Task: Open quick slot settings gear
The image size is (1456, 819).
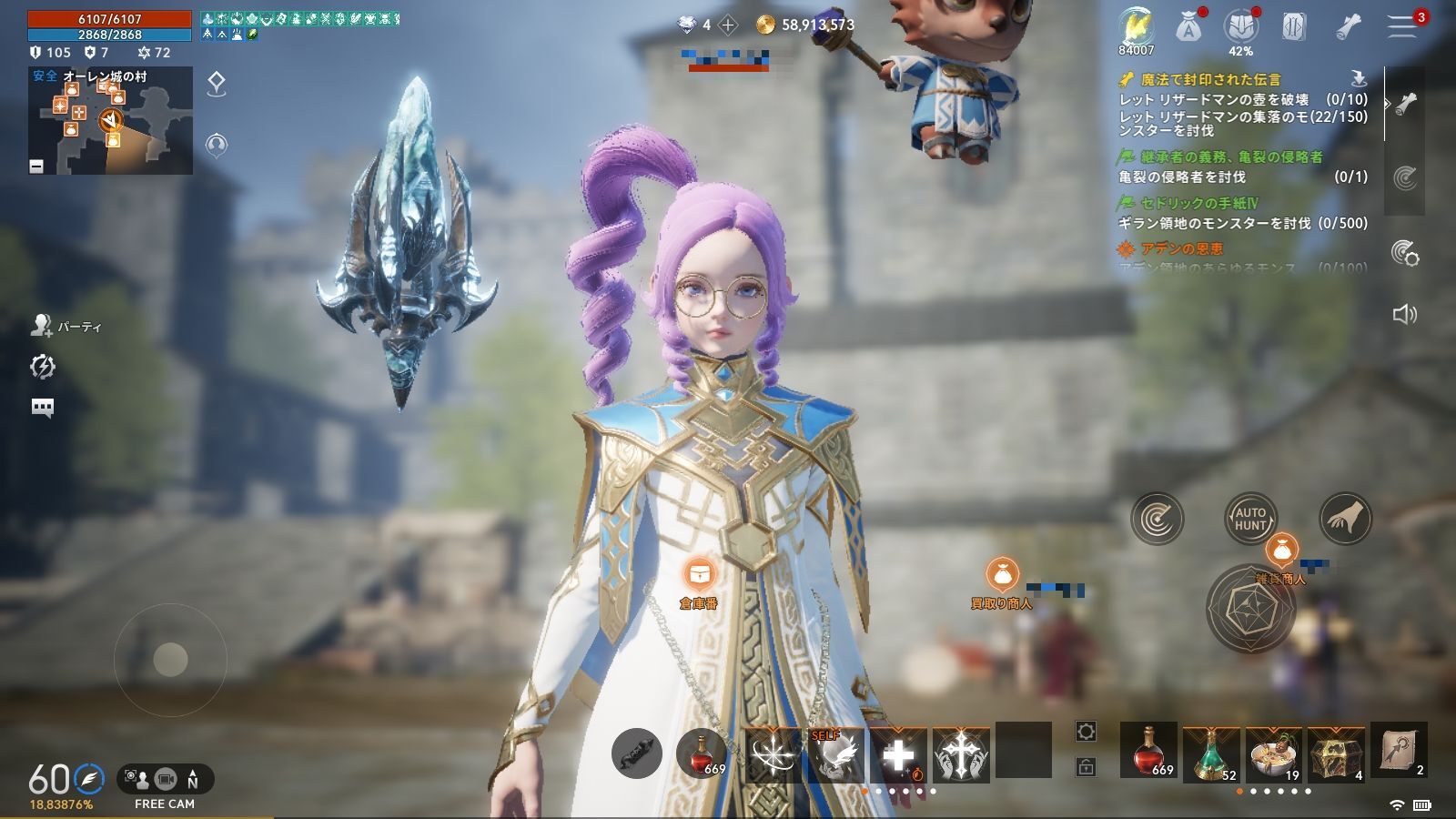Action: (1086, 732)
